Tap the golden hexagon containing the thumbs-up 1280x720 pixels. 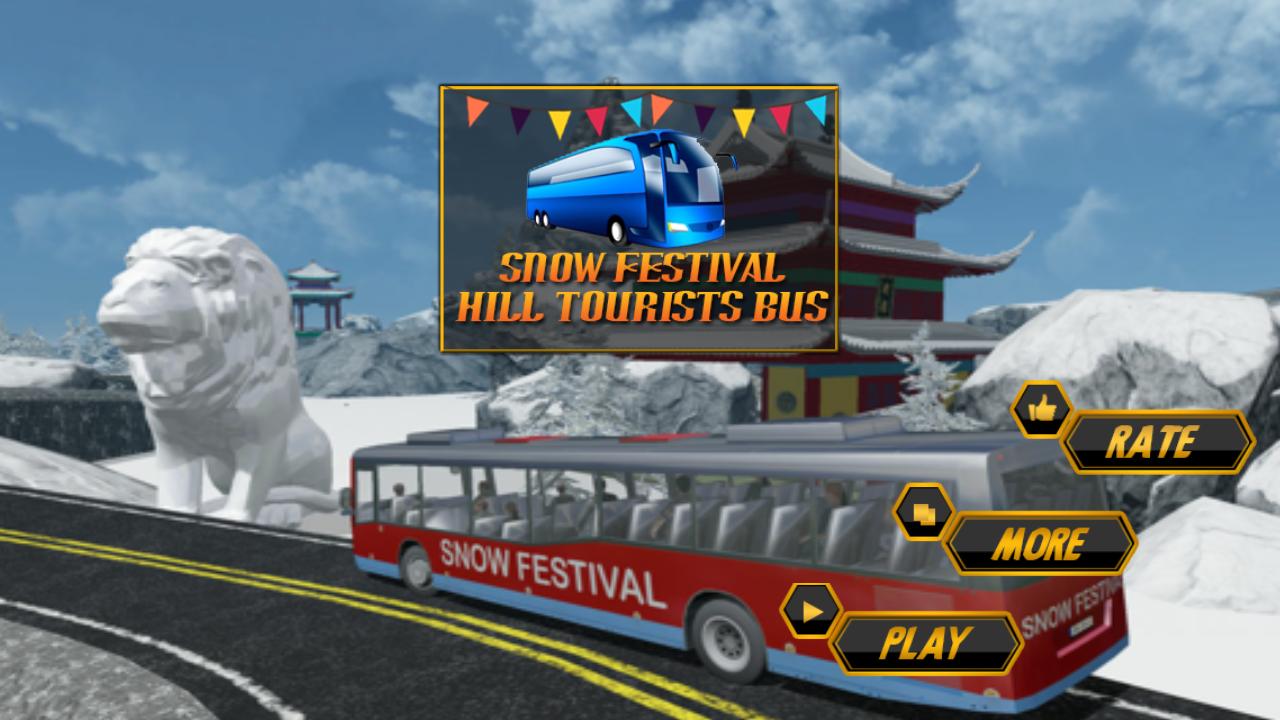[x=1040, y=409]
